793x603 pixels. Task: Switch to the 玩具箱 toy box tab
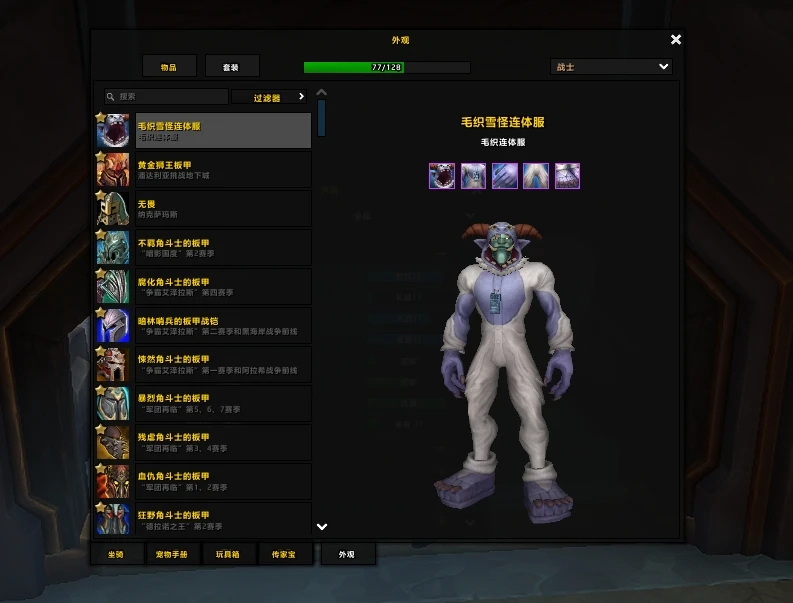pyautogui.click(x=230, y=553)
